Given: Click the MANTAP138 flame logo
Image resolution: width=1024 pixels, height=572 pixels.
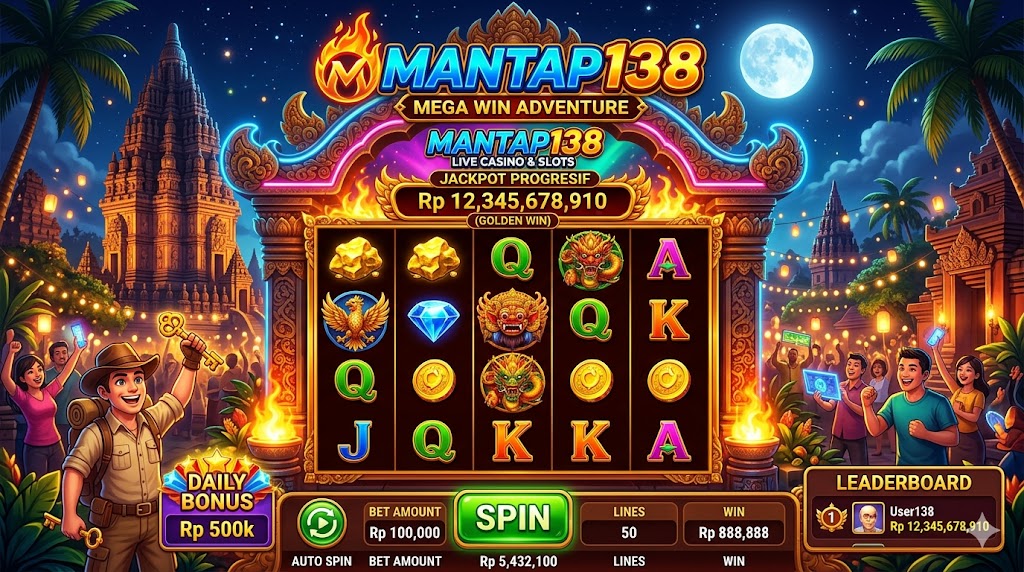Looking at the screenshot, I should tap(347, 67).
